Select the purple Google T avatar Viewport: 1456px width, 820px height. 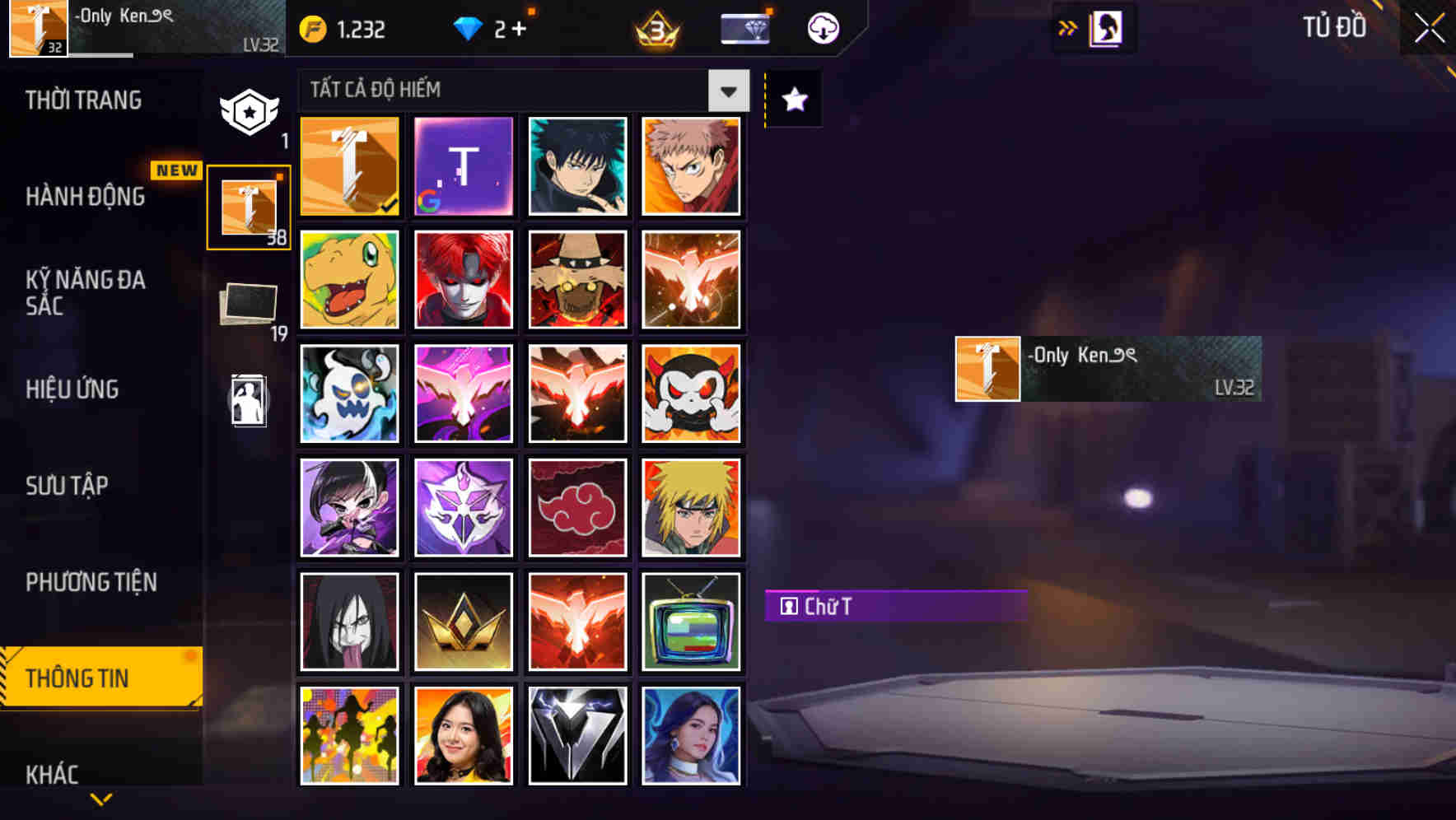tap(463, 165)
